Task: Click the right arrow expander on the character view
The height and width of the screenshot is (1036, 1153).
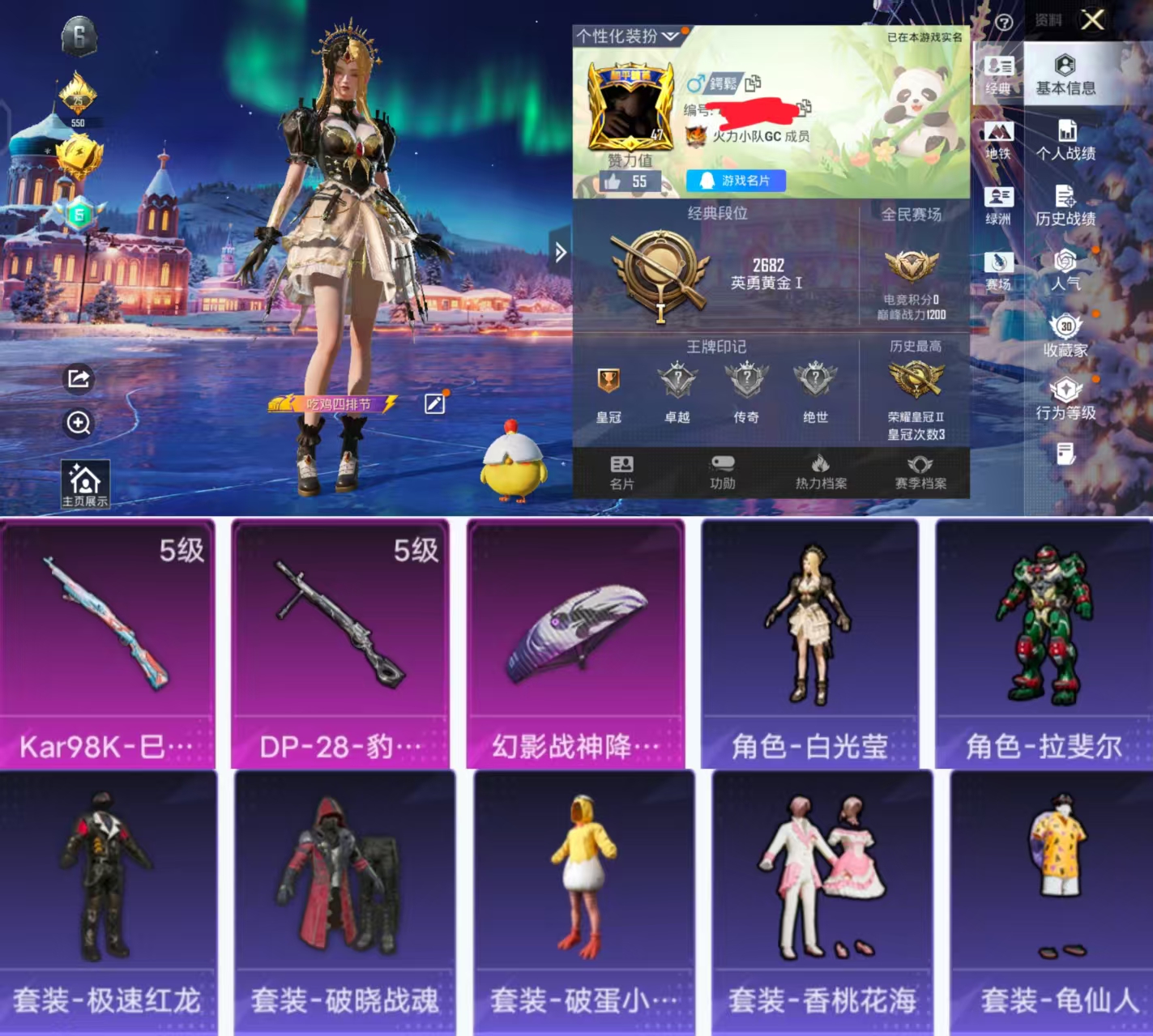Action: click(x=559, y=253)
